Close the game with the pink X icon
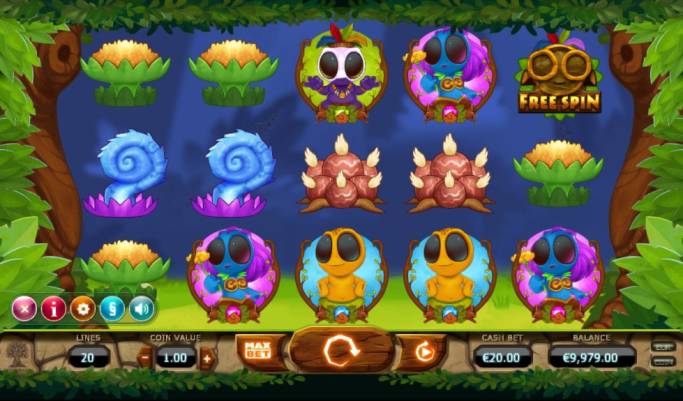The width and height of the screenshot is (683, 401). coord(24,309)
